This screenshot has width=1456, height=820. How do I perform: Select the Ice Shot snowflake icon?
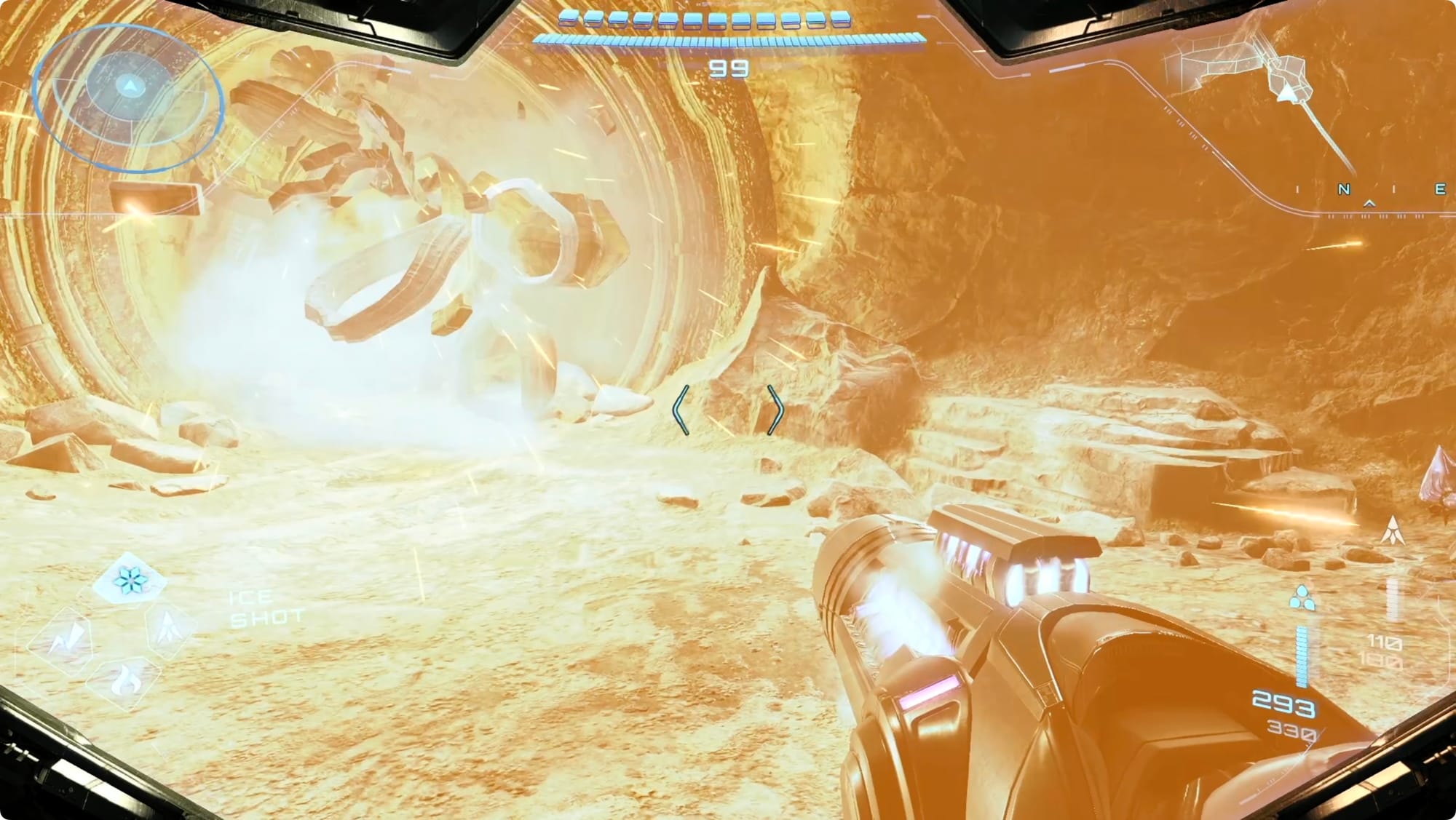(131, 580)
